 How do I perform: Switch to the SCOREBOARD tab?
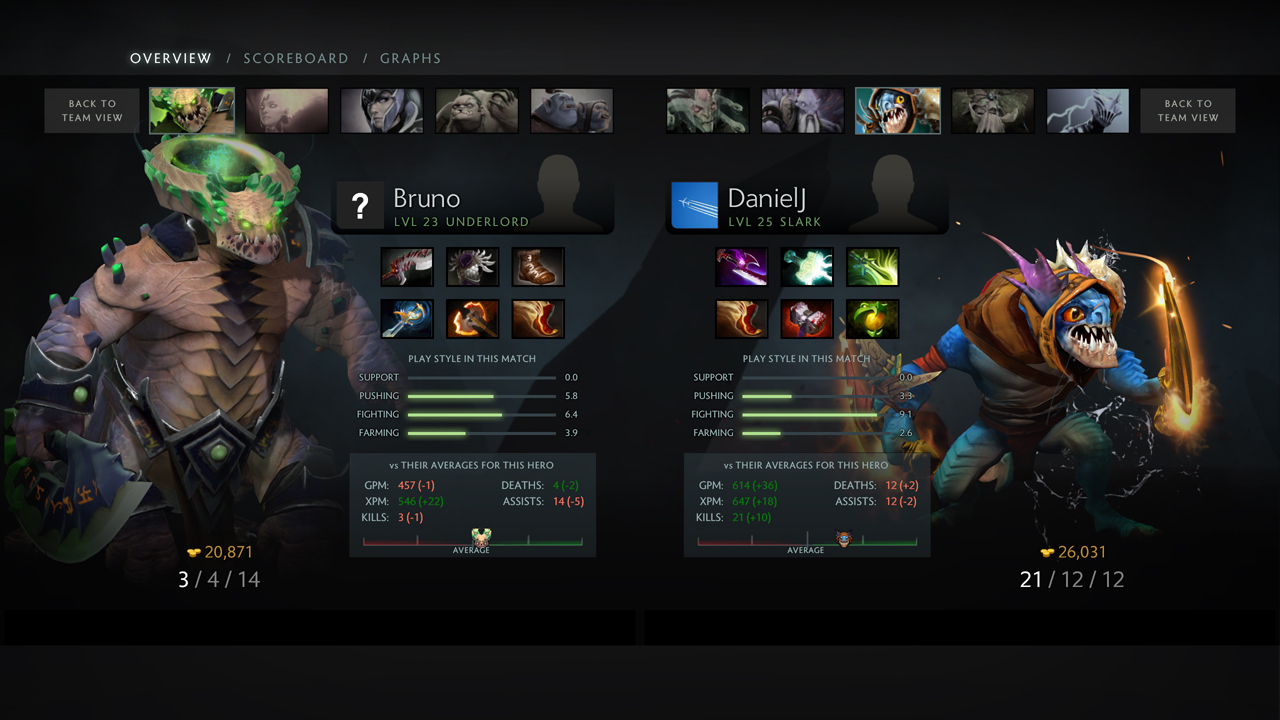[x=296, y=58]
